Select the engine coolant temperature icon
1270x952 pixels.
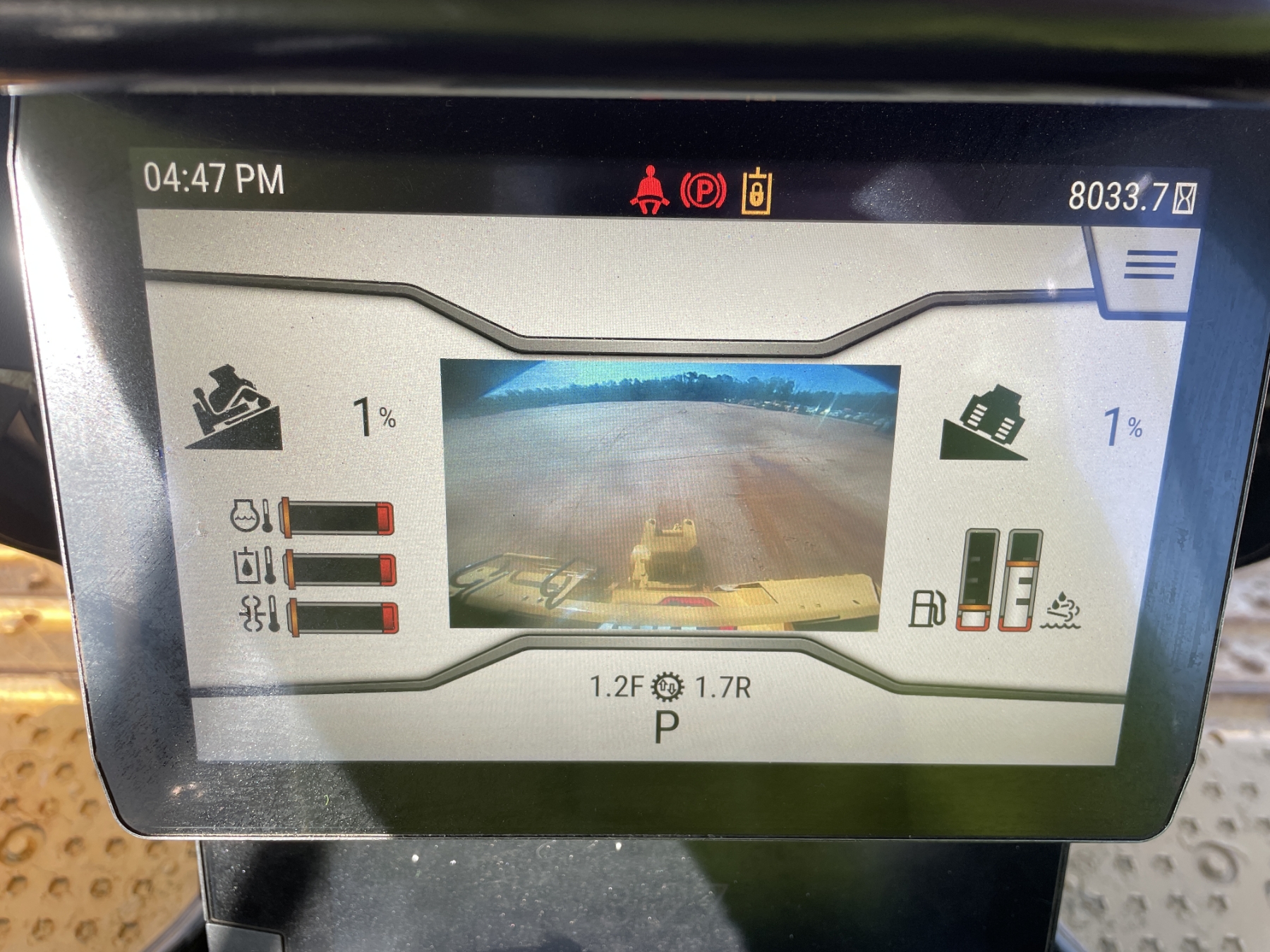pos(250,515)
